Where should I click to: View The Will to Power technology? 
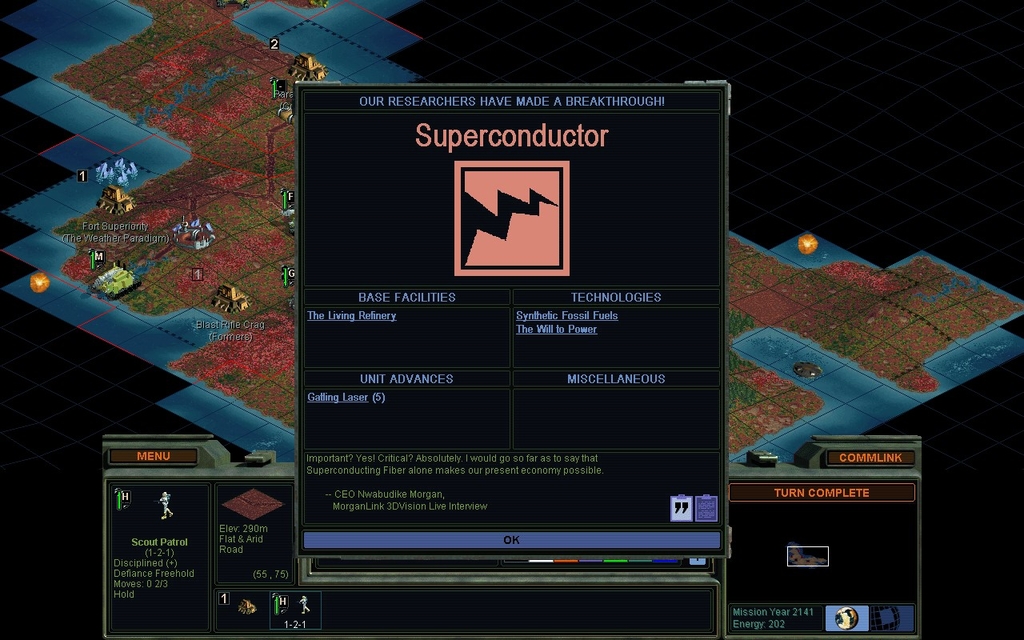(x=556, y=329)
